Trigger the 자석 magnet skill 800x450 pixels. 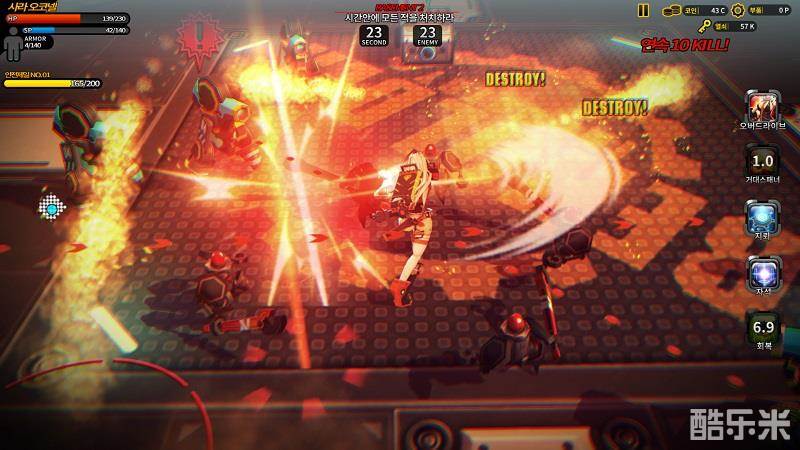pos(763,271)
